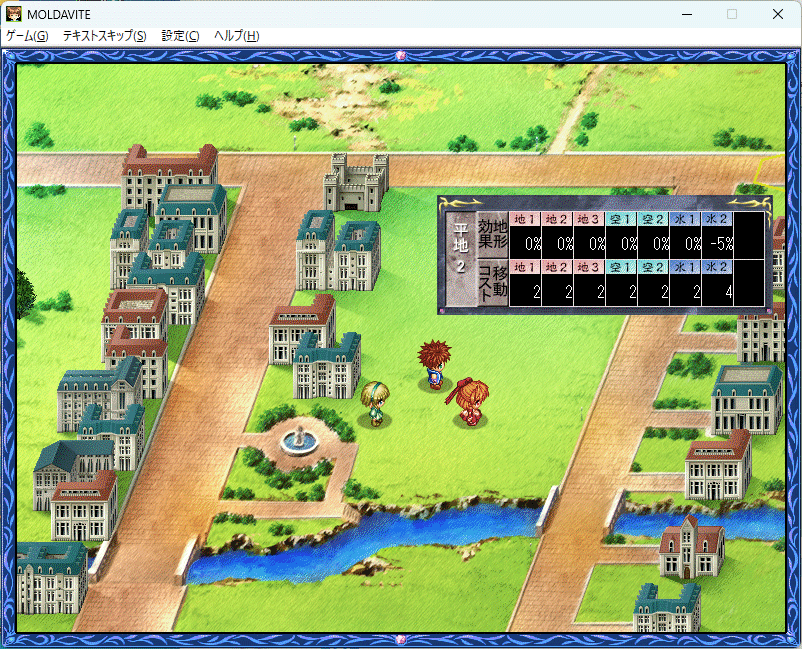Open the テキストスキップ(S) menu
Screen dimensions: 802x649
point(104,36)
